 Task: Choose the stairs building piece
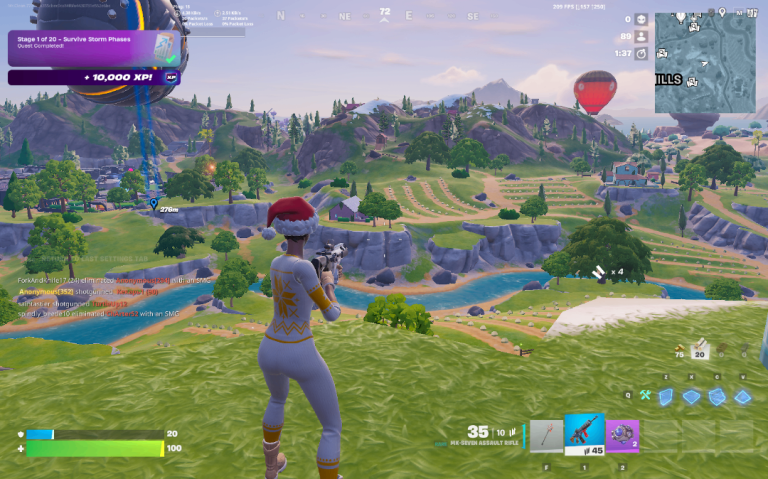click(716, 397)
